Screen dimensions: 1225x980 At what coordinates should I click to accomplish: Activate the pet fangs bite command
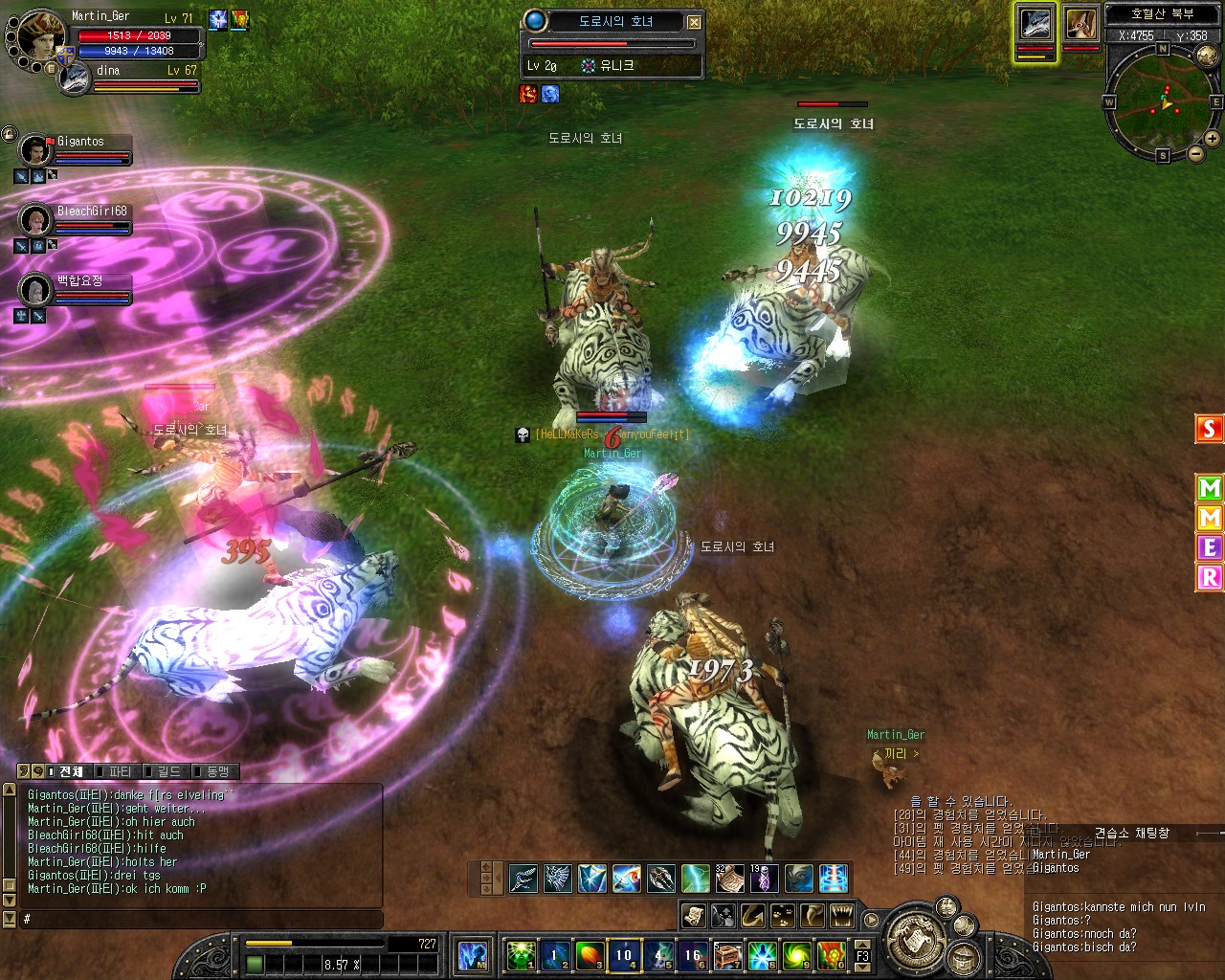841,916
